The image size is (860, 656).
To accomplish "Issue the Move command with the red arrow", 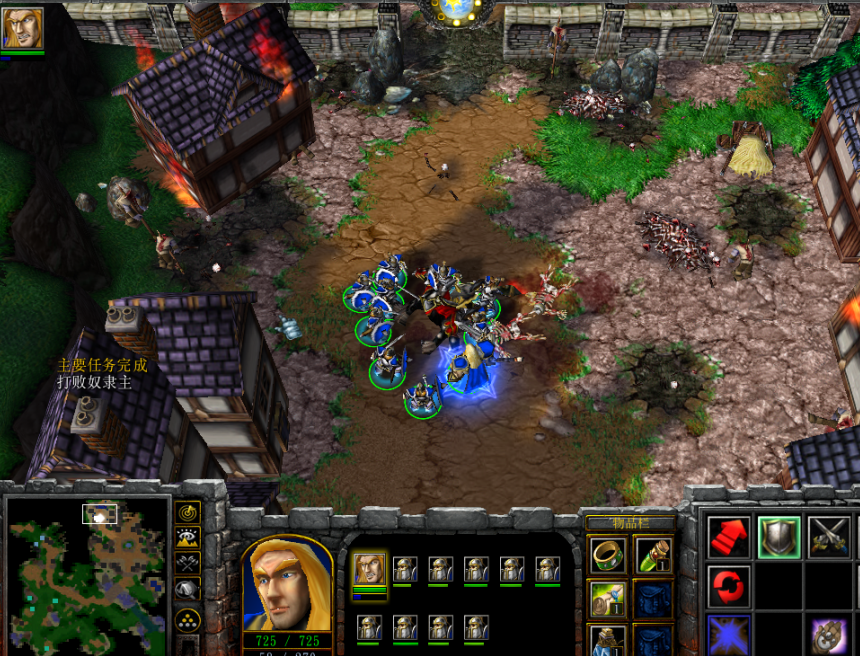I will 729,538.
